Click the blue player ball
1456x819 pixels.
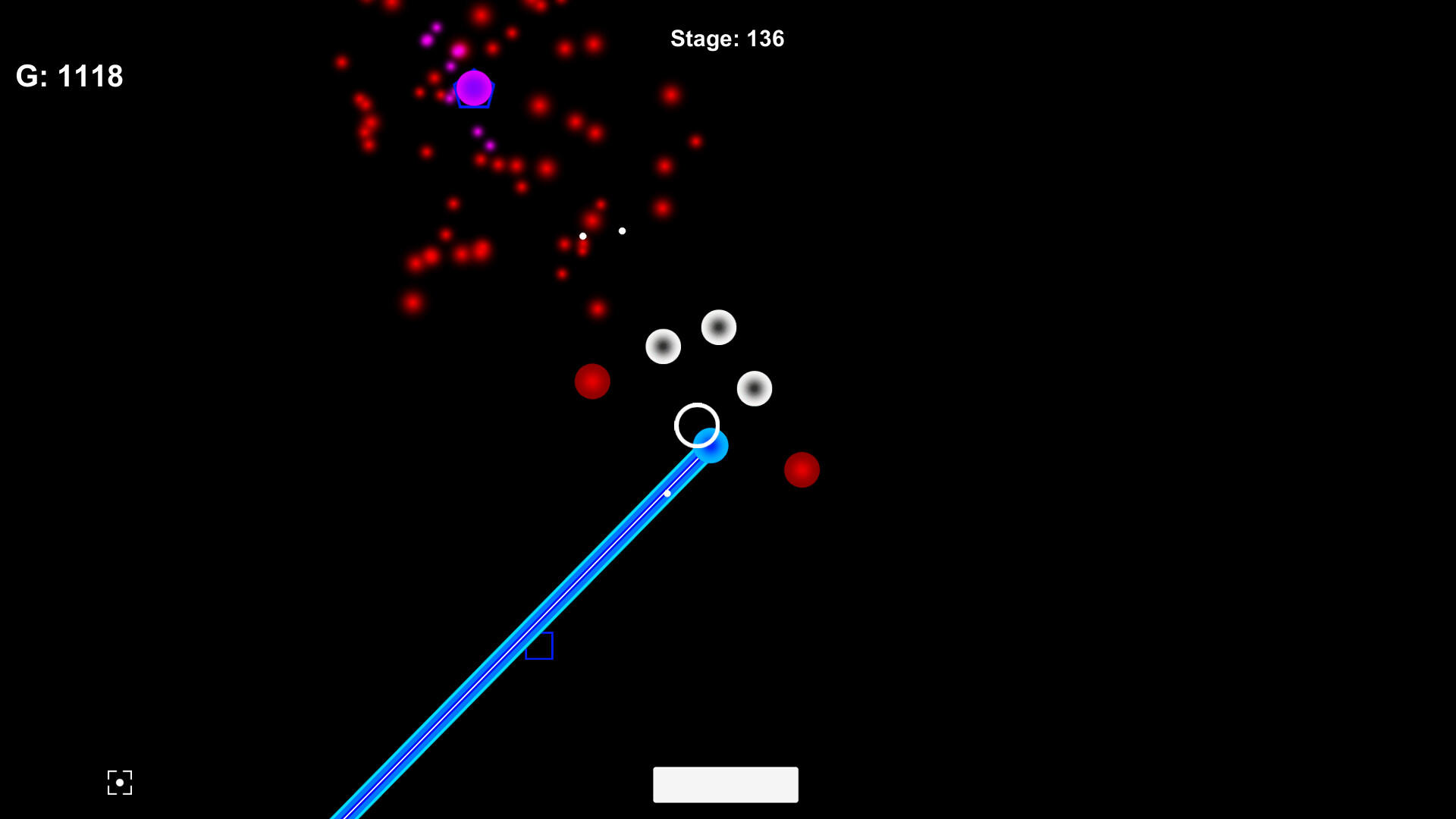(711, 447)
